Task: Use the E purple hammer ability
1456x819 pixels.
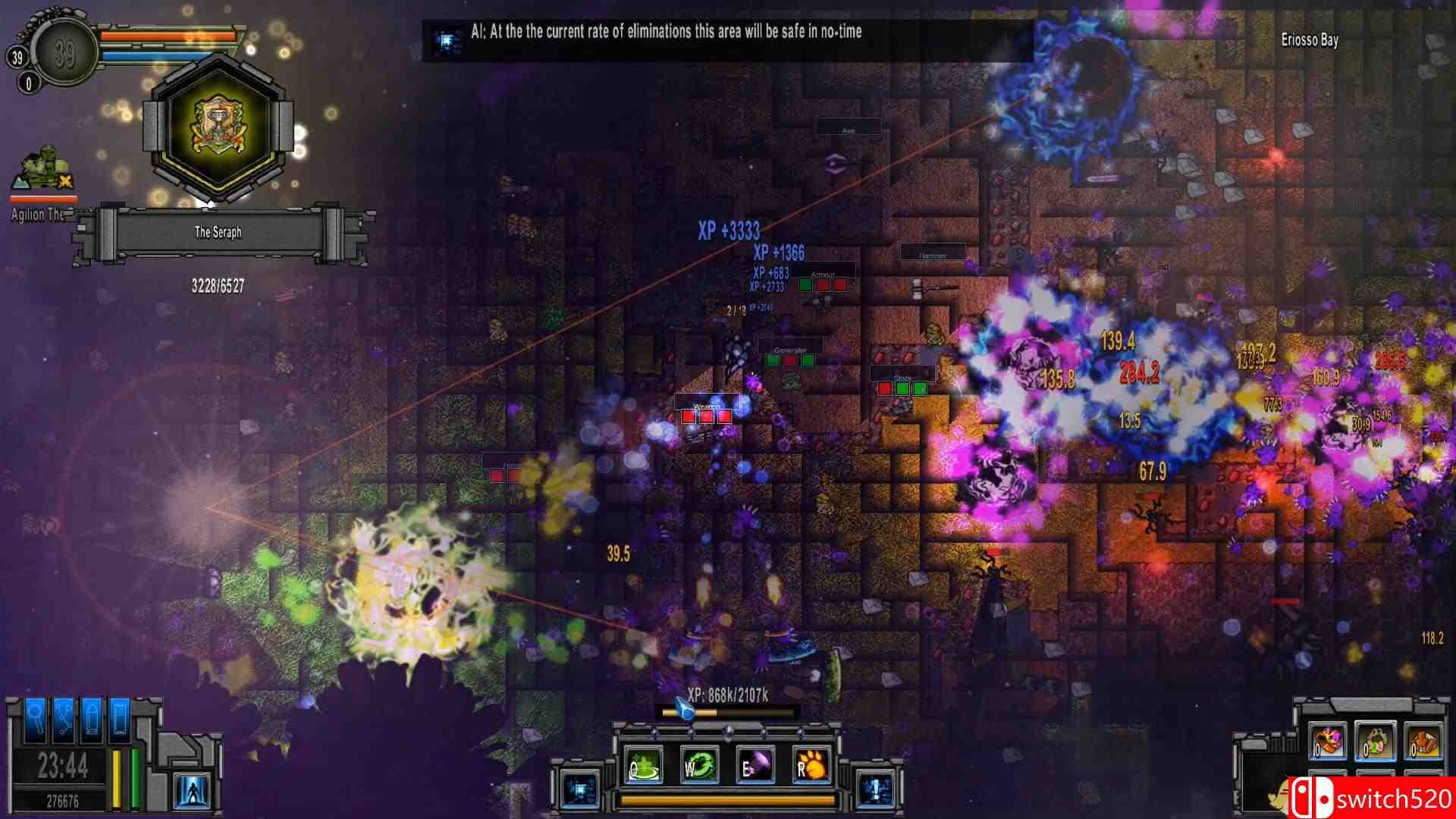Action: [757, 763]
